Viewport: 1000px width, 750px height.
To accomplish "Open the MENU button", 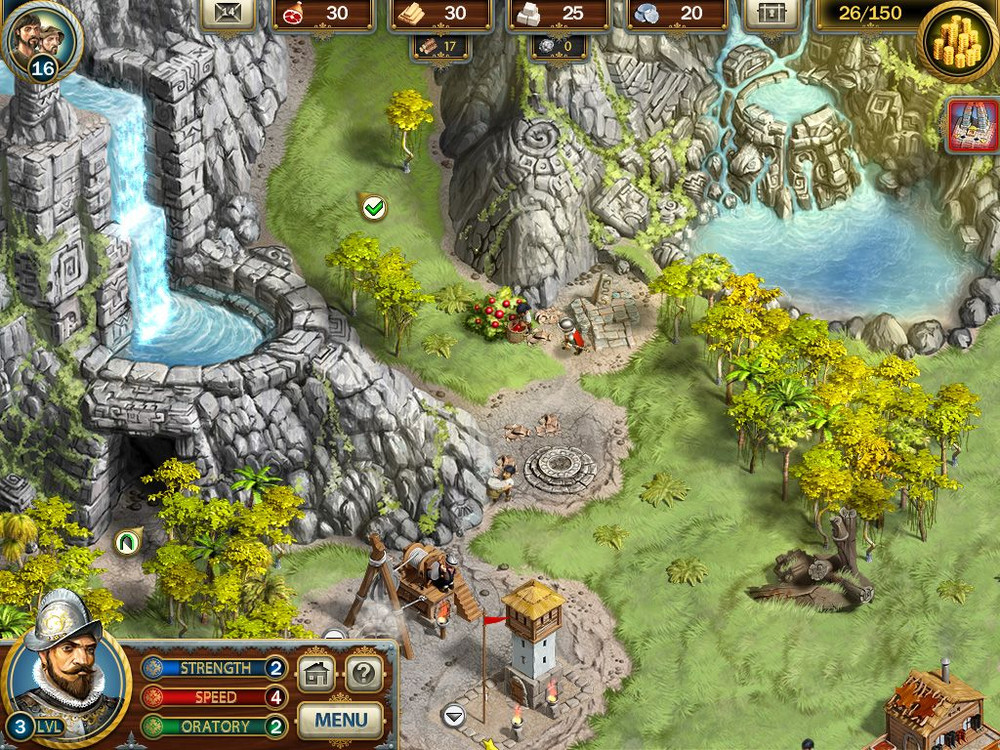I will pos(340,718).
